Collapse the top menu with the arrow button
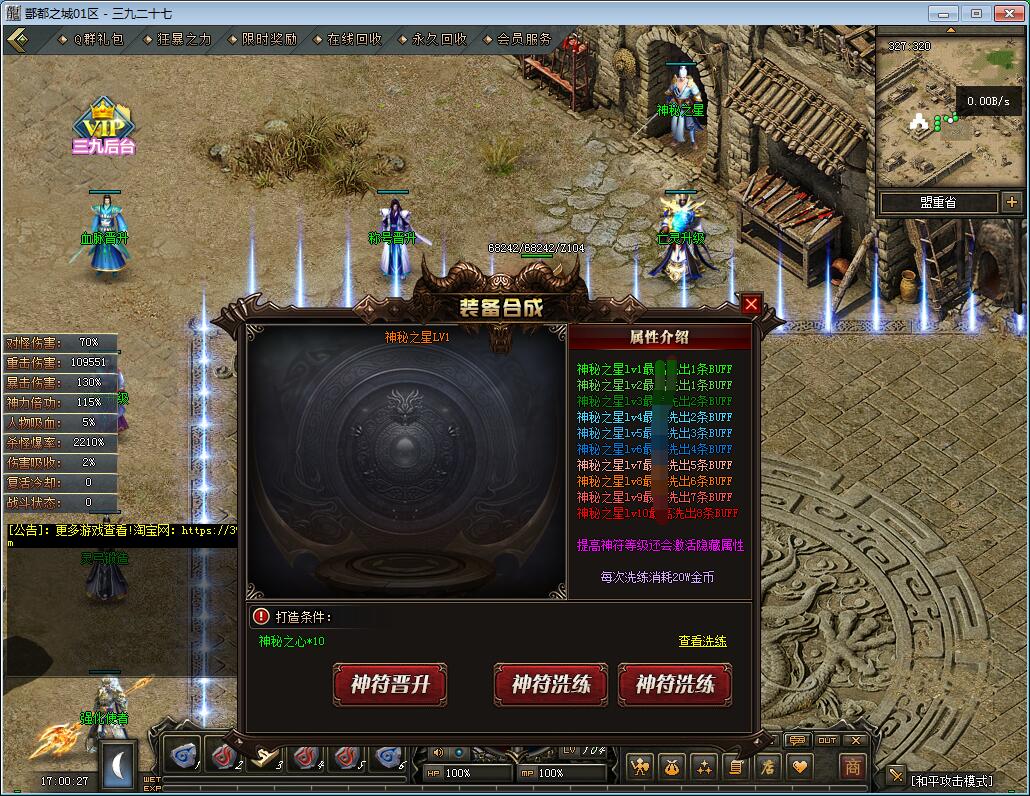1030x796 pixels. [17, 40]
